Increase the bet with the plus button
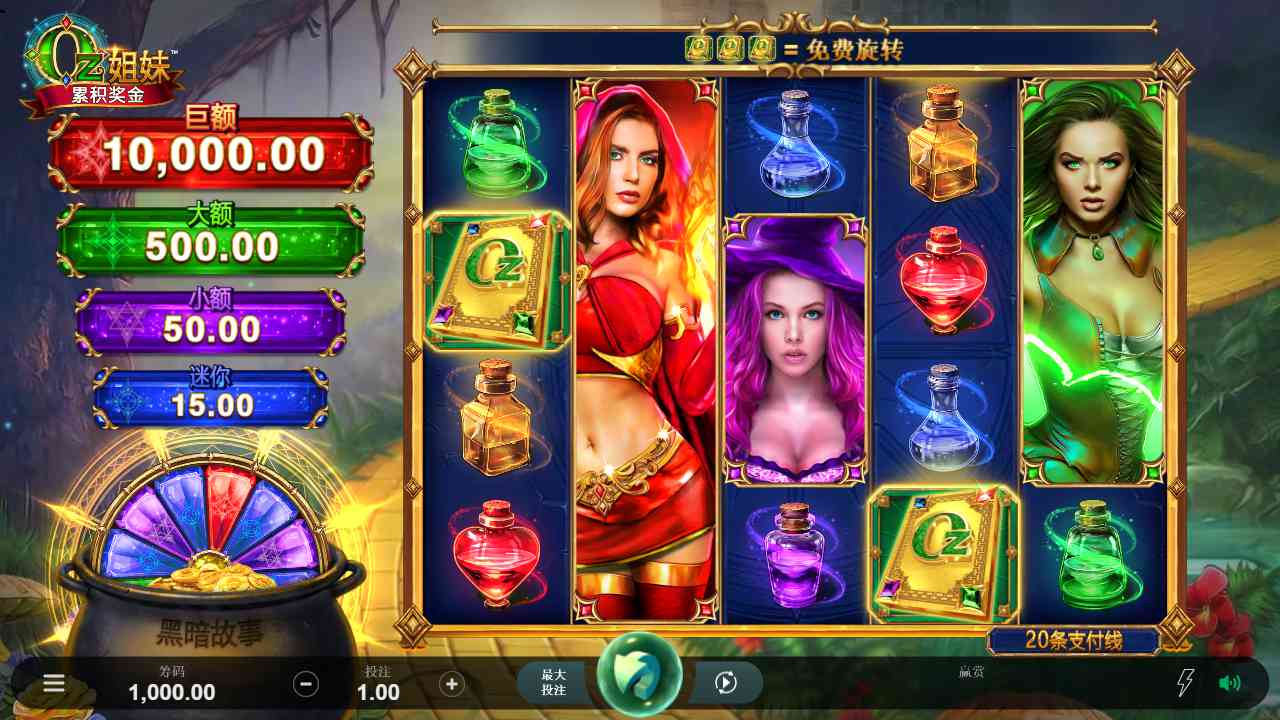Screen dimensions: 1280x720 click(x=452, y=684)
